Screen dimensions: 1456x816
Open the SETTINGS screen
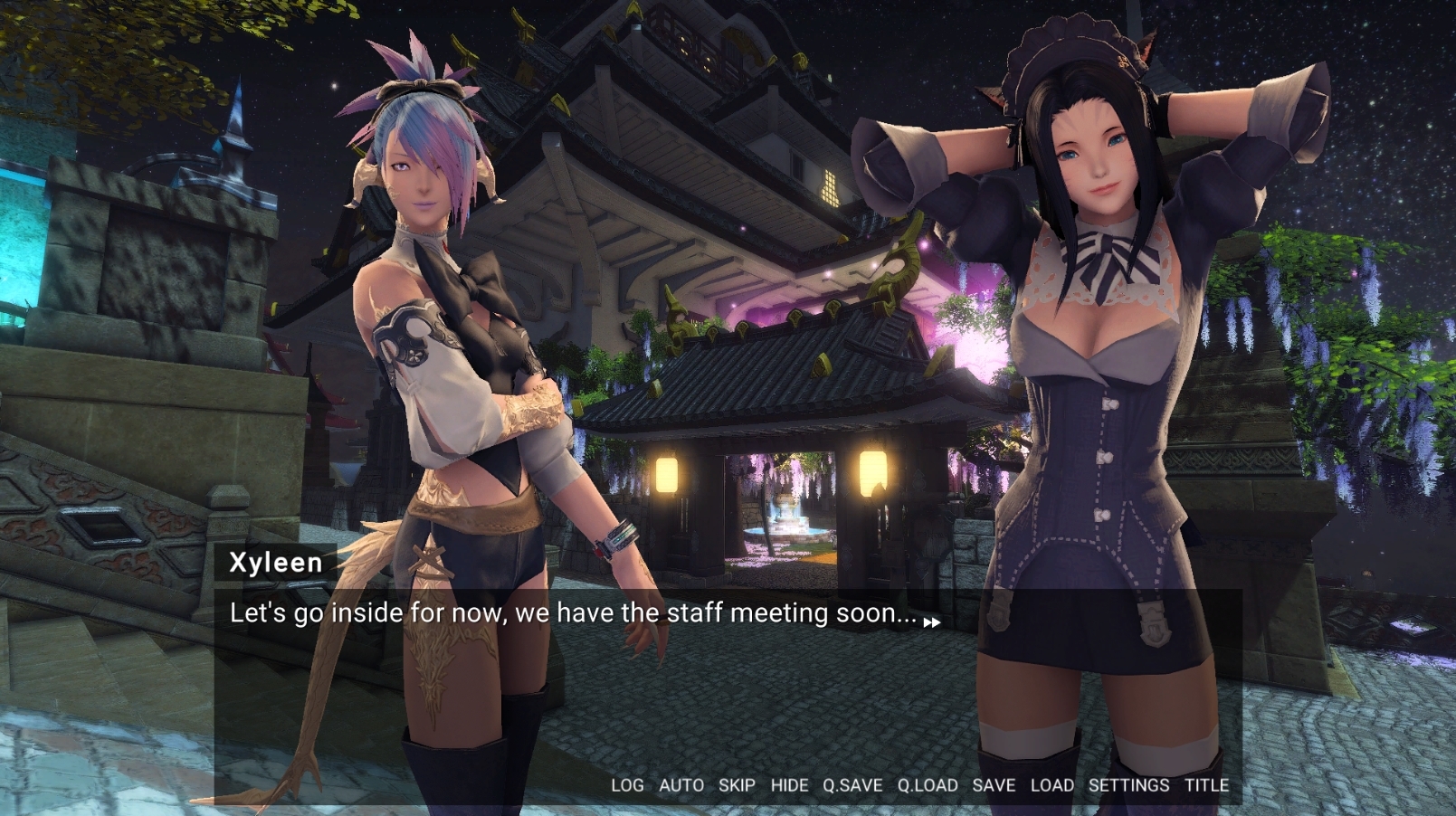click(1128, 785)
